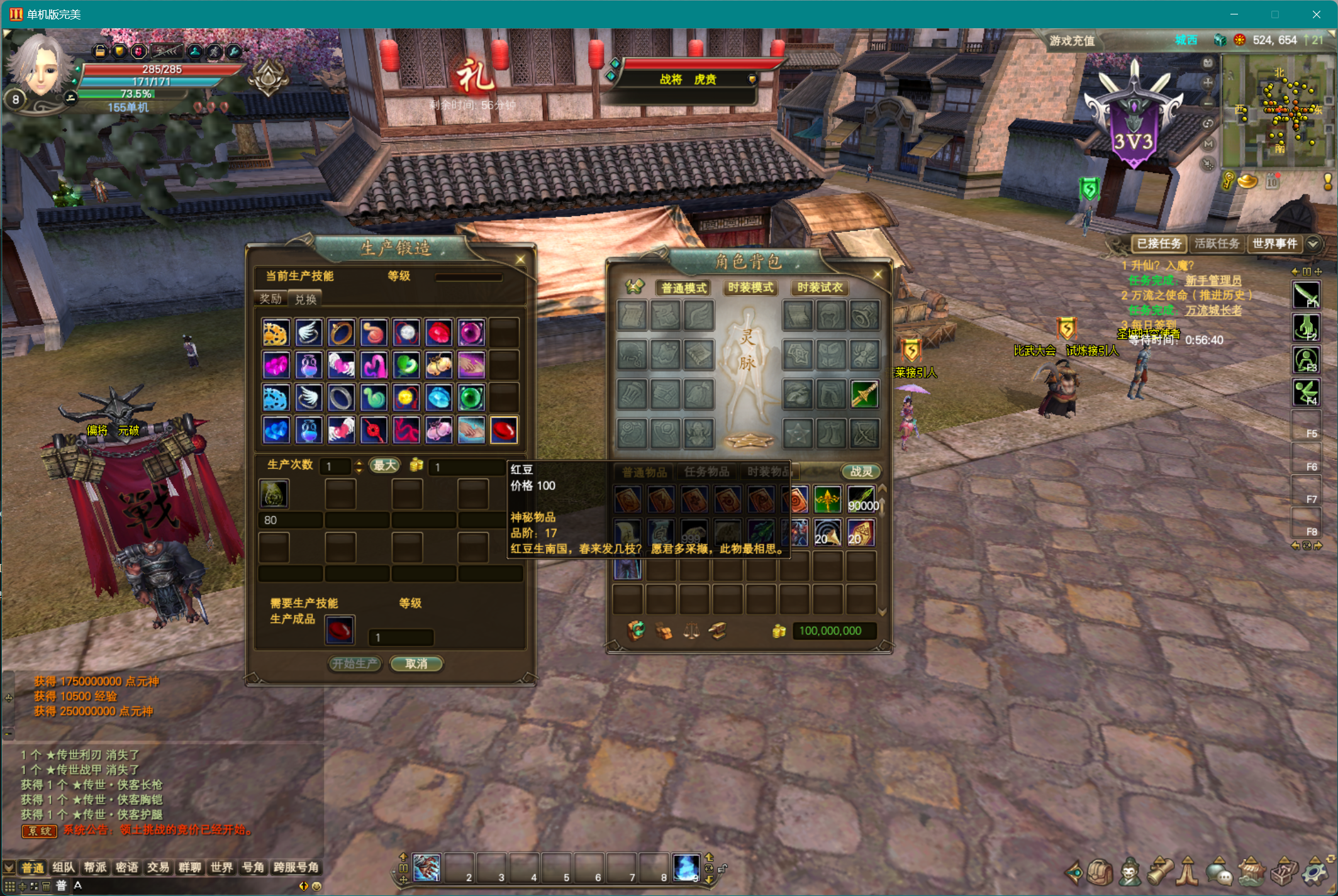Click the 开始生产 start production button
Screen dimensions: 1338x896
355,663
